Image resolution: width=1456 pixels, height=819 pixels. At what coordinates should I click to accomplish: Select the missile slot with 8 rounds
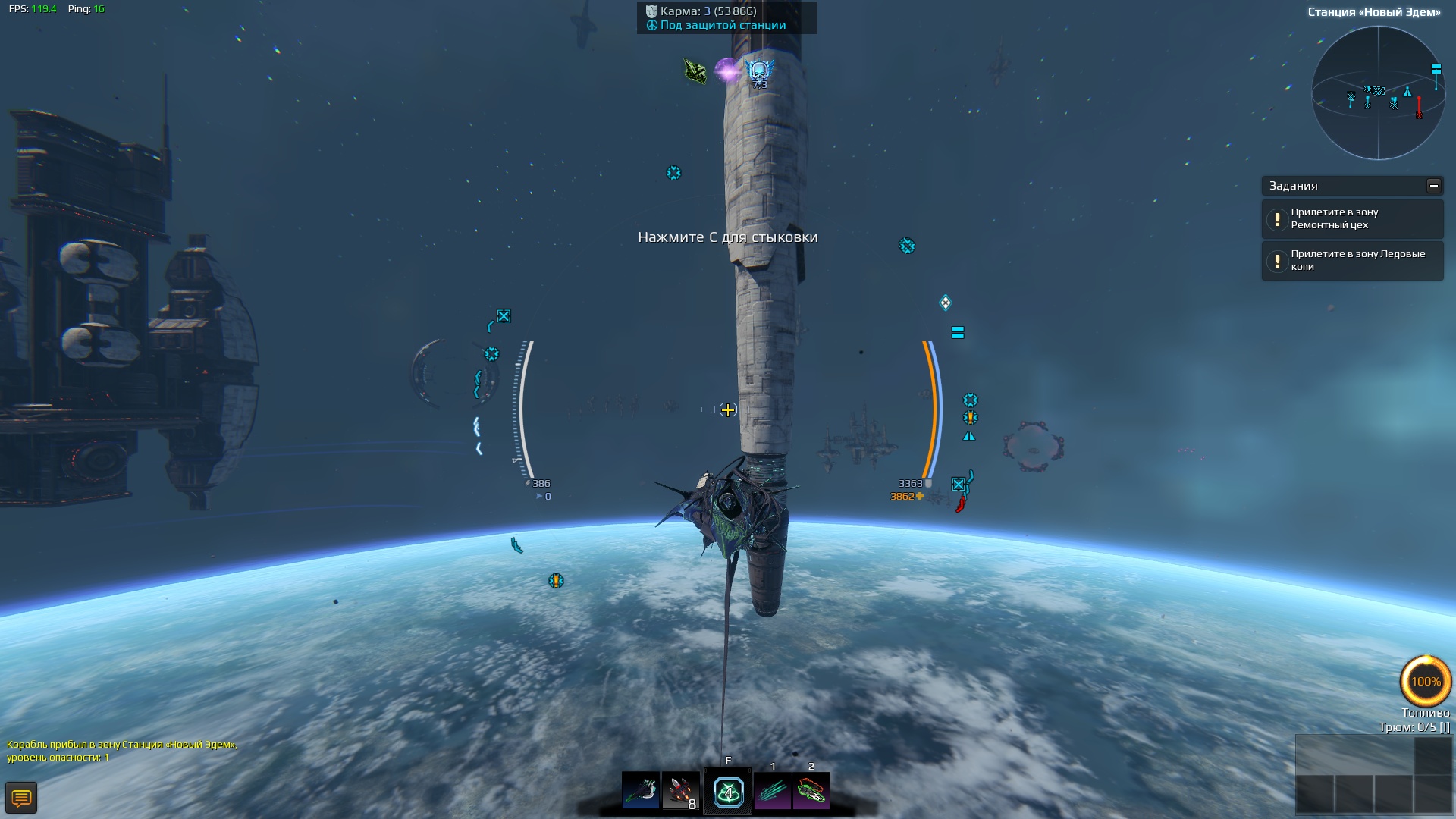click(681, 791)
